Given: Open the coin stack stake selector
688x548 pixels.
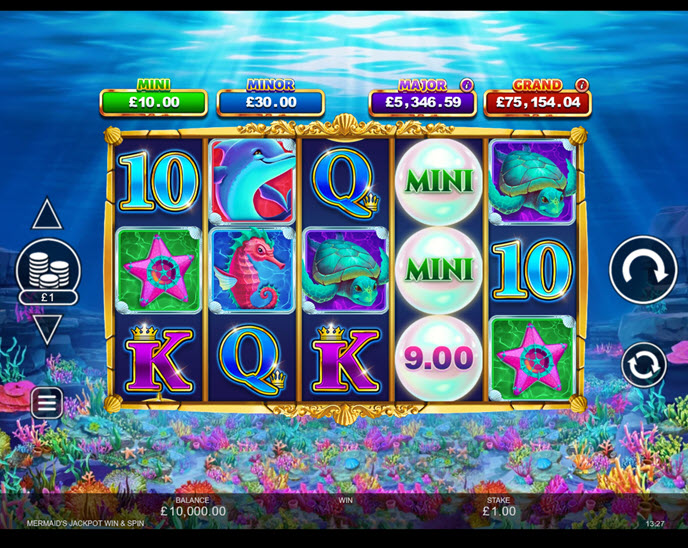Looking at the screenshot, I should [x=48, y=268].
